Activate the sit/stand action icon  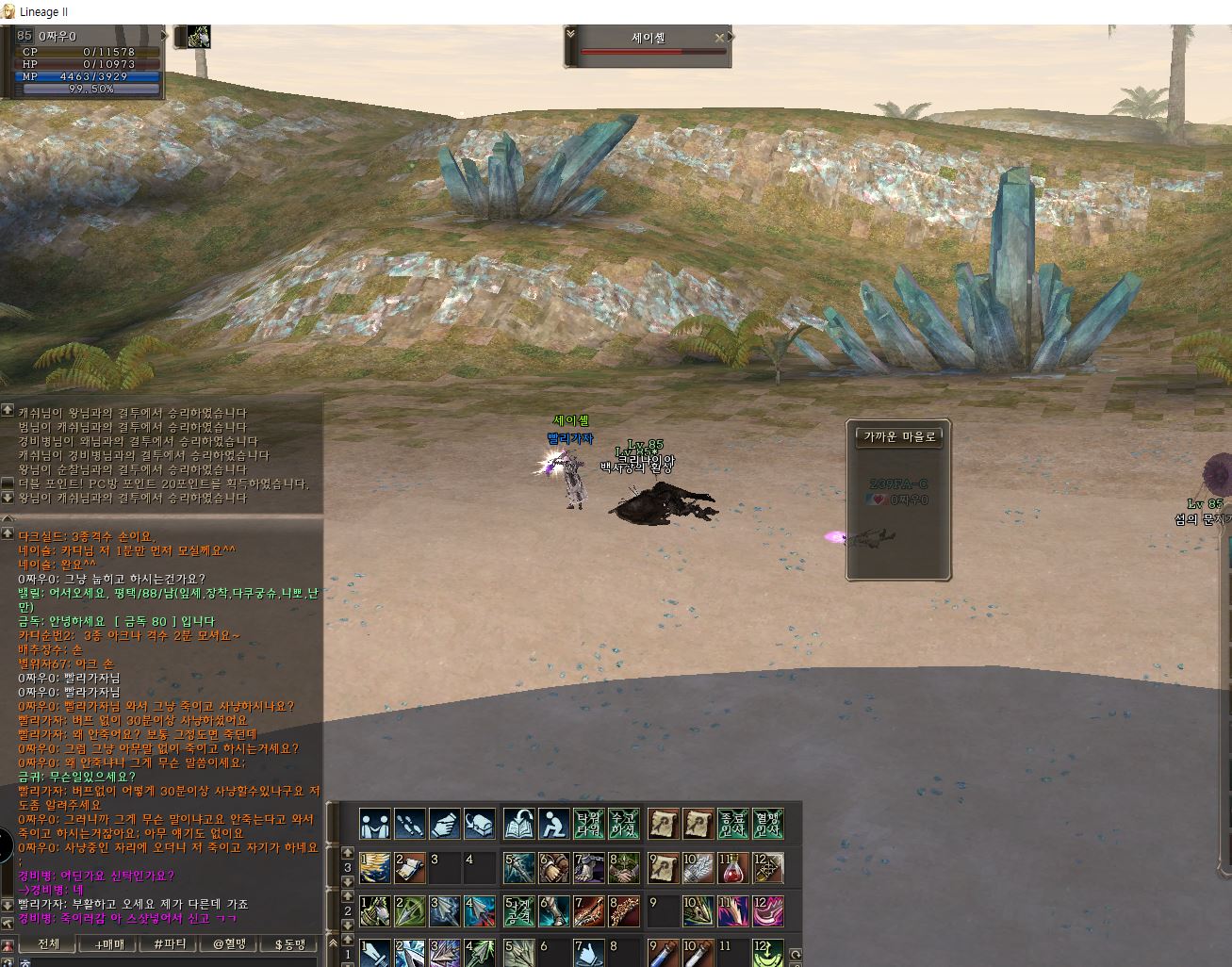[553, 824]
